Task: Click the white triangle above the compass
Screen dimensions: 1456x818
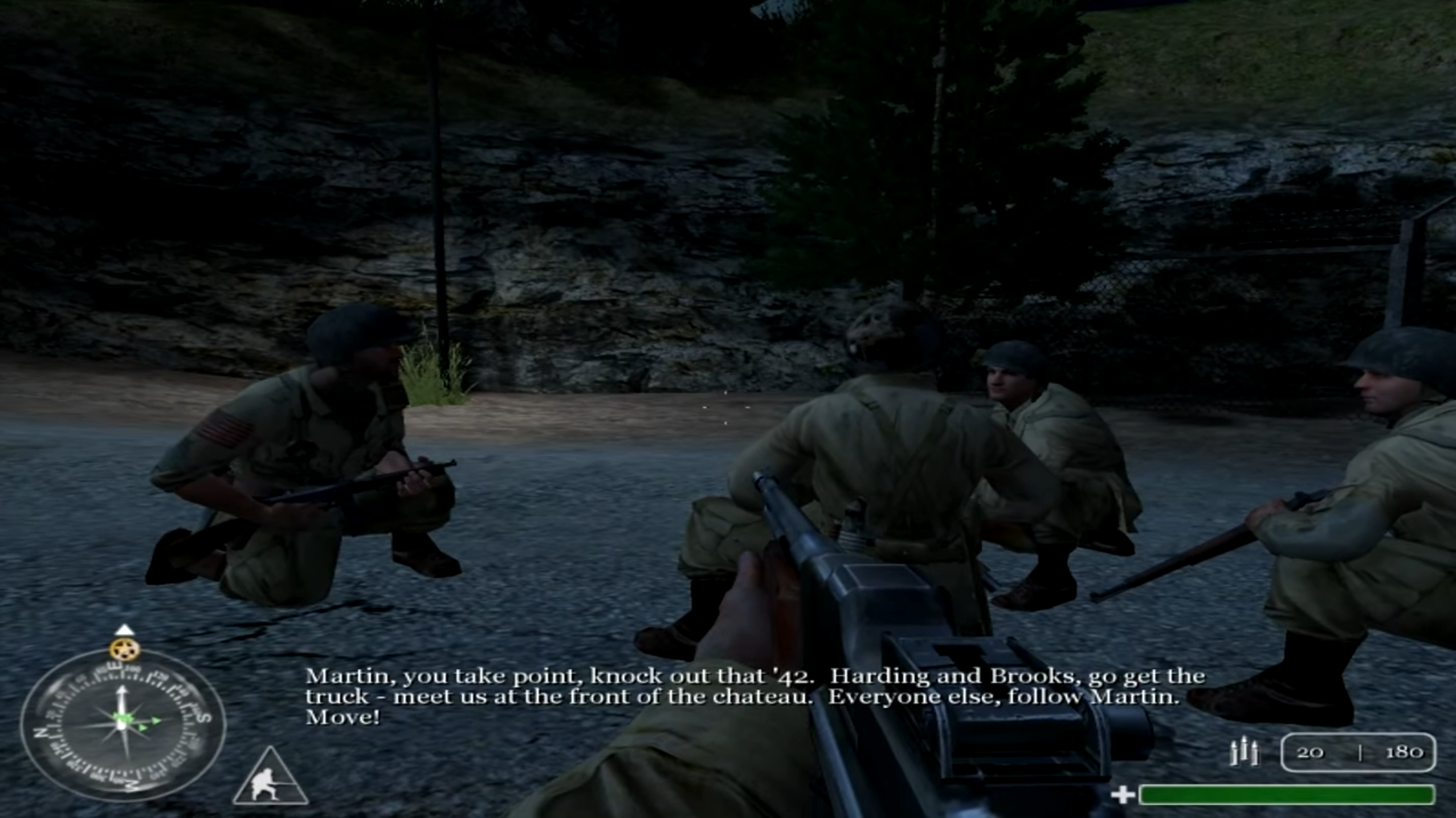Action: pos(124,630)
